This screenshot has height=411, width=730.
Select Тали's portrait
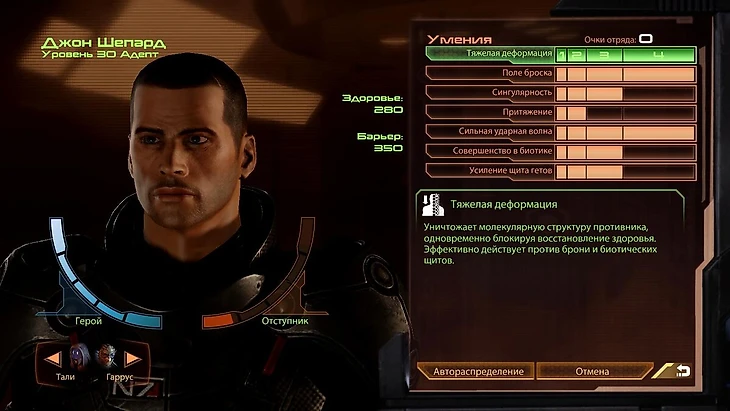coord(81,357)
